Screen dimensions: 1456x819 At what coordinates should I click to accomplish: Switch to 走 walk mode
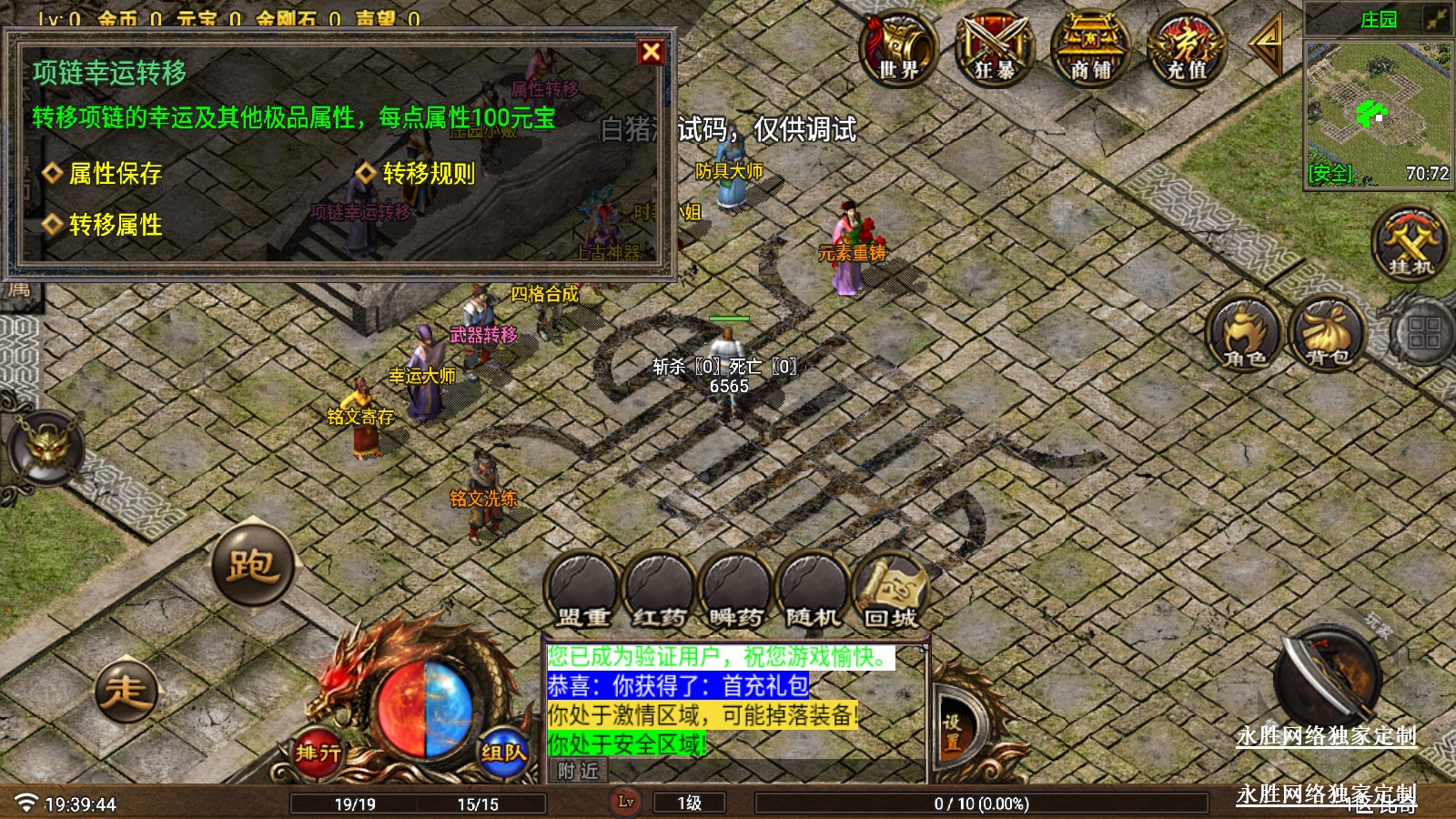[126, 691]
